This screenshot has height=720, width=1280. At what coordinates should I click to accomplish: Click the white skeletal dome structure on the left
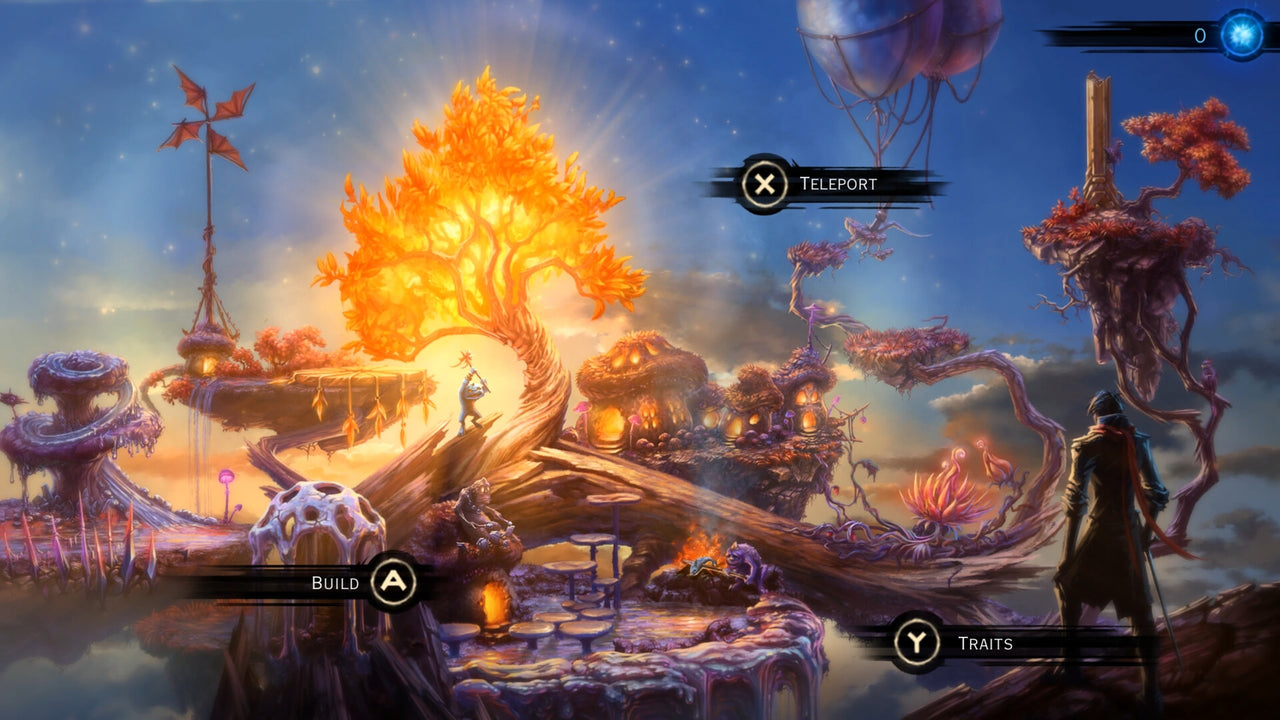coord(315,520)
